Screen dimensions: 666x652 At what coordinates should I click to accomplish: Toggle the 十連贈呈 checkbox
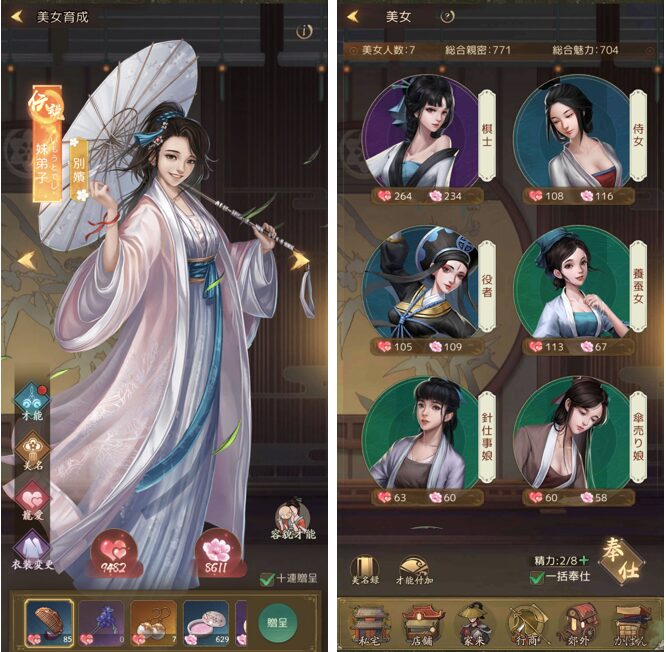click(x=266, y=578)
